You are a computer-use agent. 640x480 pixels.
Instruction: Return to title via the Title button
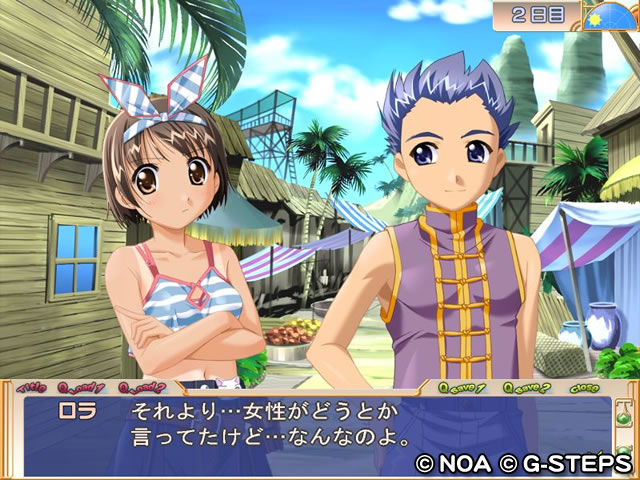click(x=30, y=387)
